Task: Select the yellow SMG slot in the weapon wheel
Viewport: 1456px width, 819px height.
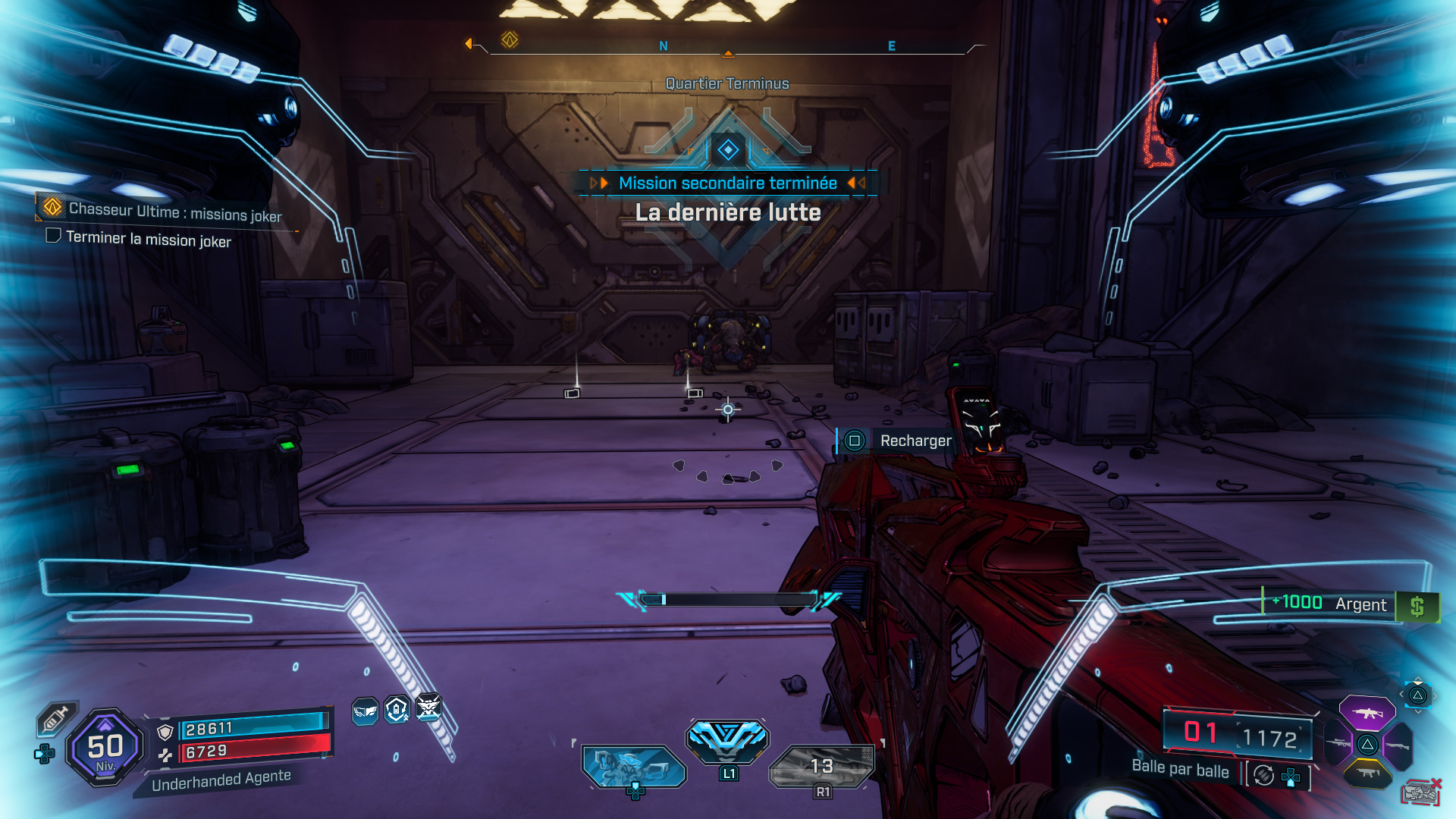Action: [x=1368, y=772]
